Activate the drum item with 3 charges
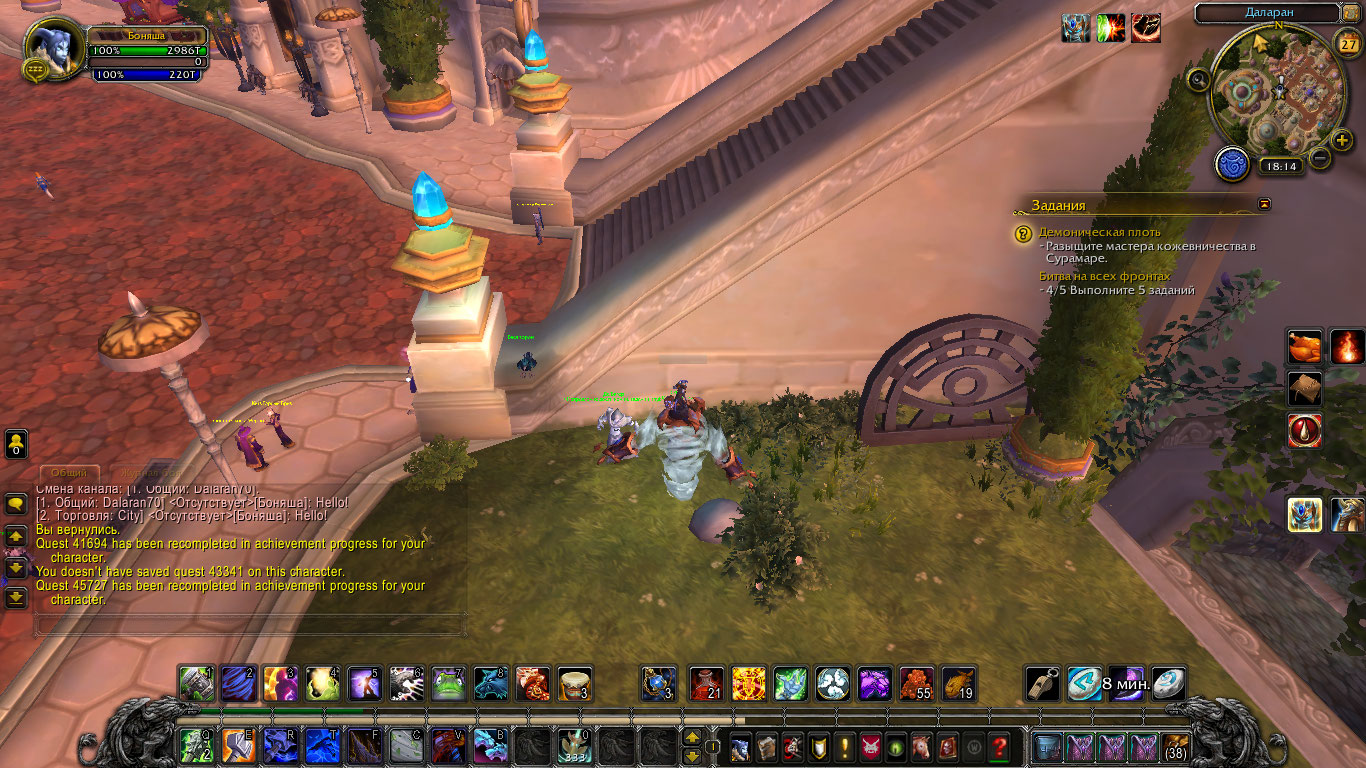This screenshot has width=1366, height=768. 574,684
